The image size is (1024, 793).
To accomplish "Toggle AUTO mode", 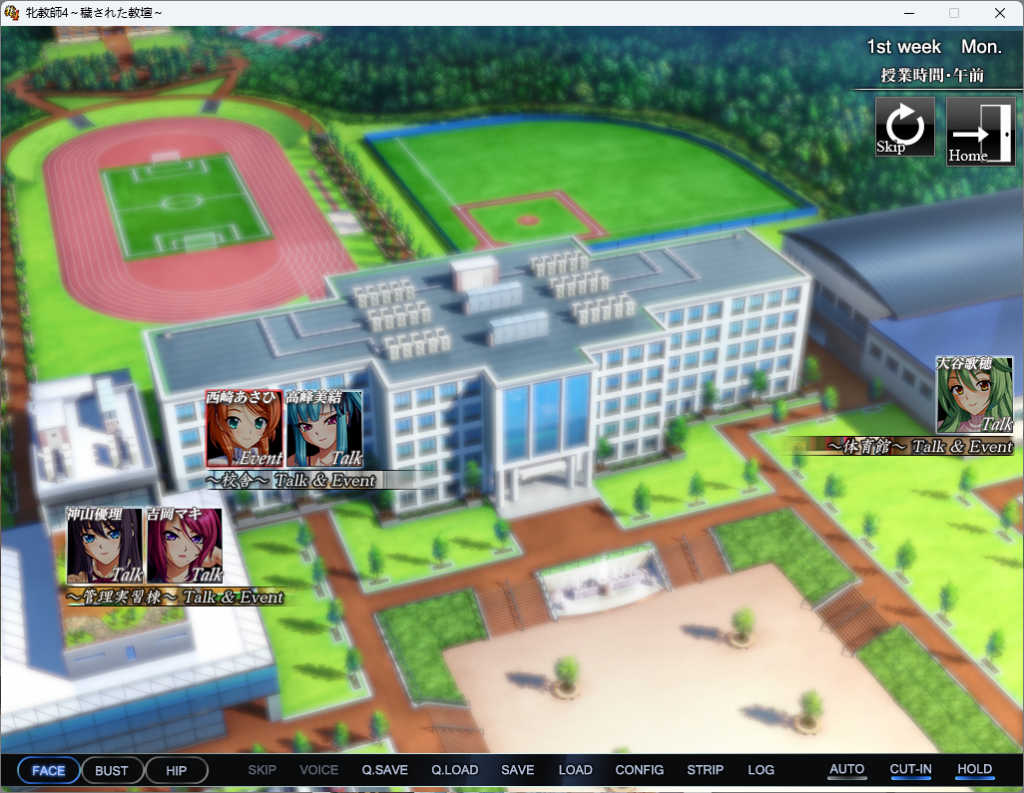I will (847, 770).
